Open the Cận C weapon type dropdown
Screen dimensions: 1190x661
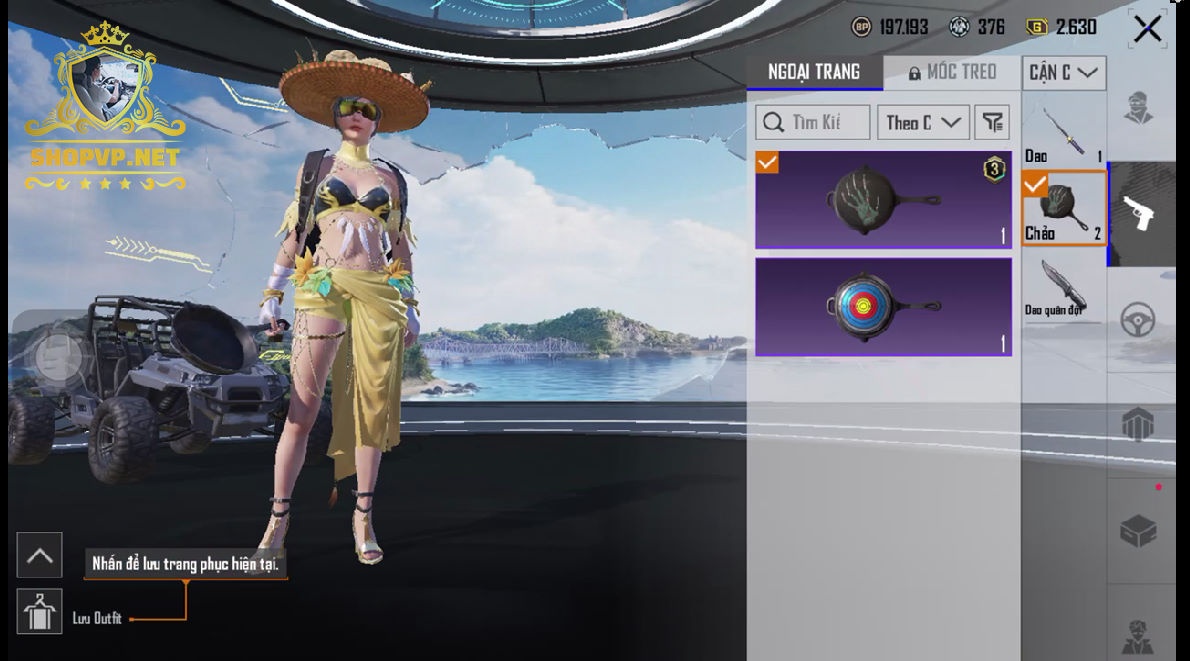pyautogui.click(x=1063, y=73)
